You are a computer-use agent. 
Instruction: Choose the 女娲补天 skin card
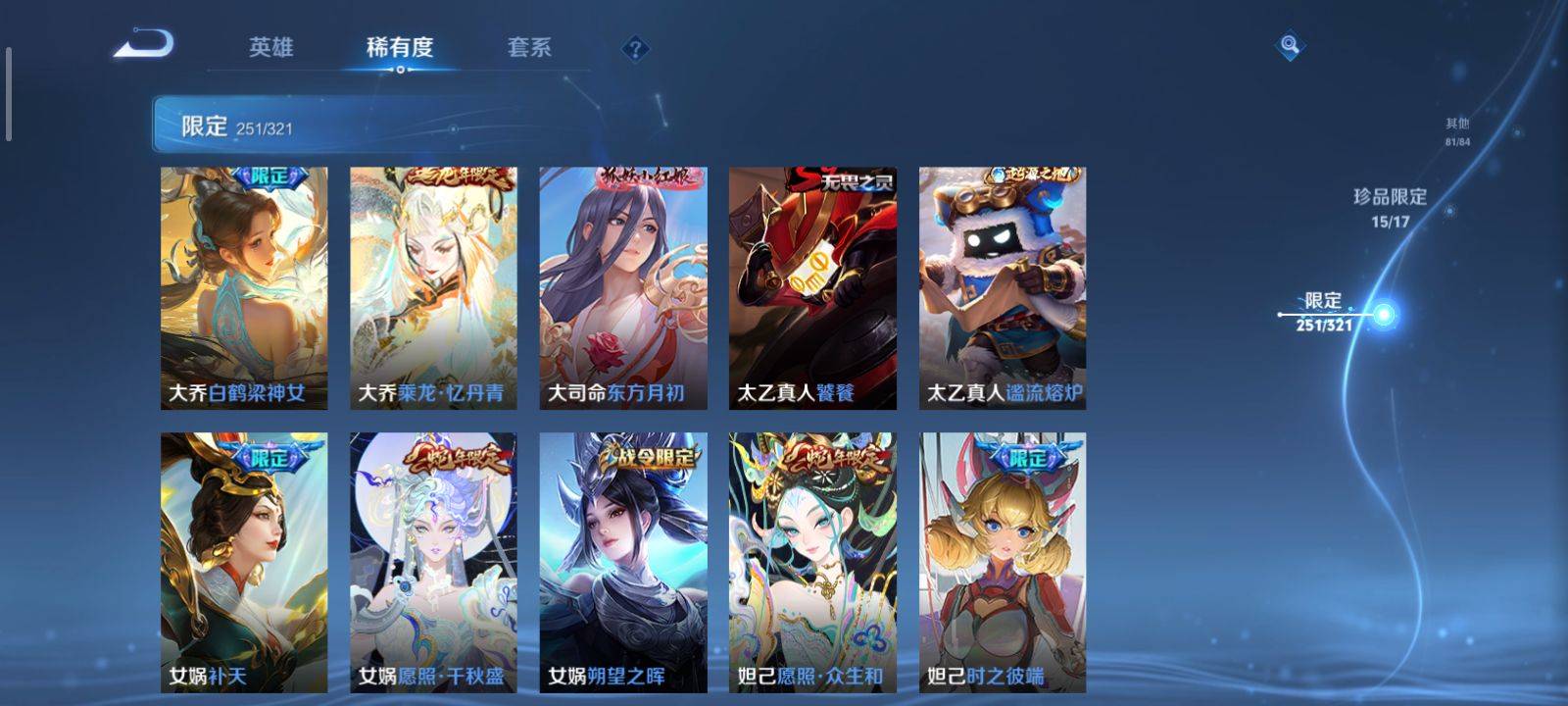(x=244, y=563)
